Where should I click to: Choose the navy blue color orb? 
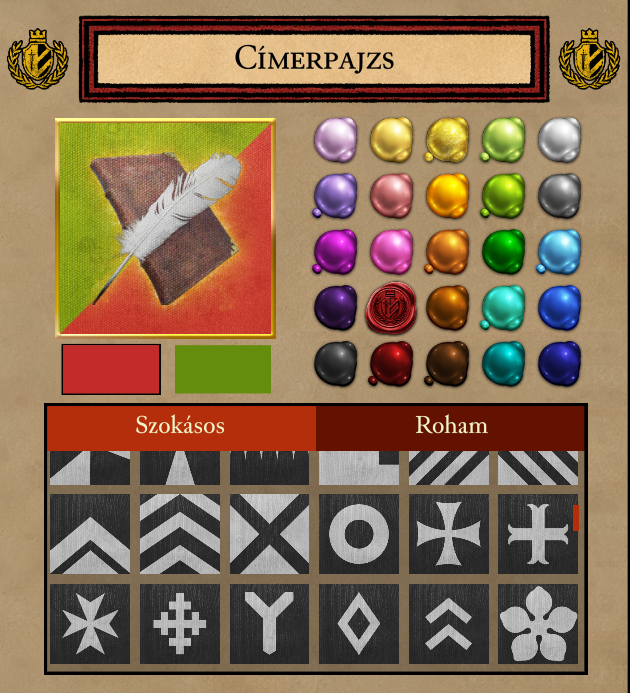(x=559, y=363)
